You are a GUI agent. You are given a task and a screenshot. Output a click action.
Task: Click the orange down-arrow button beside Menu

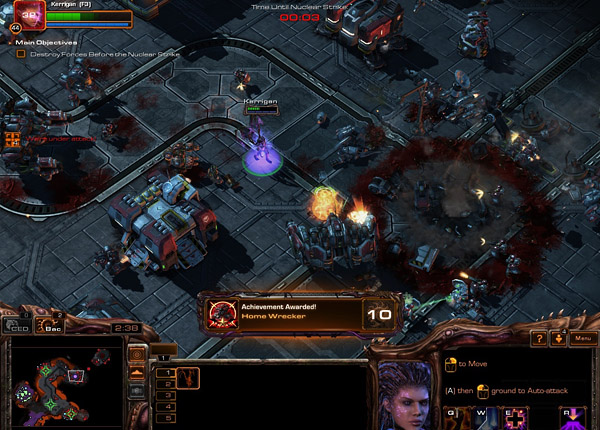558,339
